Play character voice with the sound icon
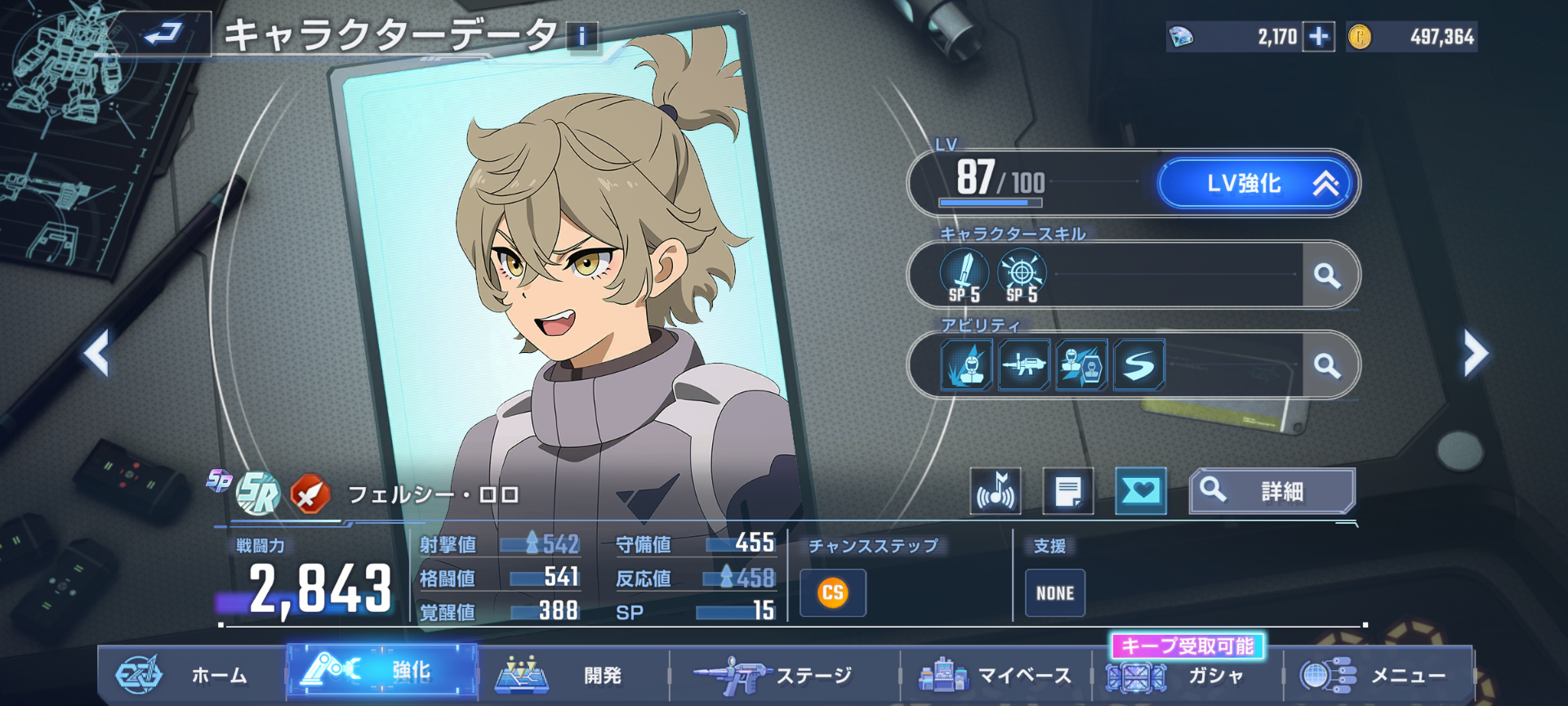This screenshot has width=1568, height=706. 995,491
